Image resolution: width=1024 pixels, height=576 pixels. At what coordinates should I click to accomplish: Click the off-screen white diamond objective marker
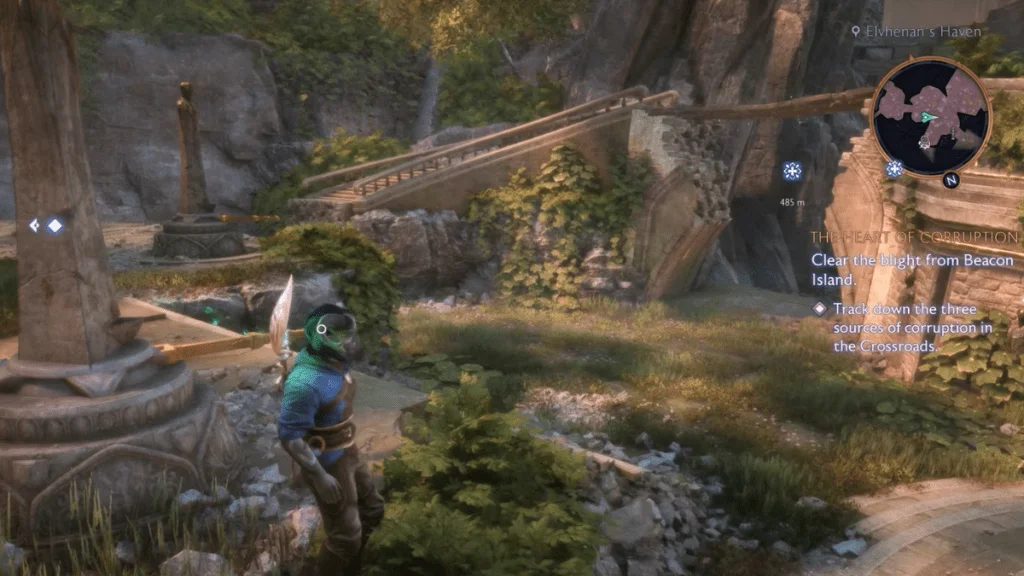54,226
